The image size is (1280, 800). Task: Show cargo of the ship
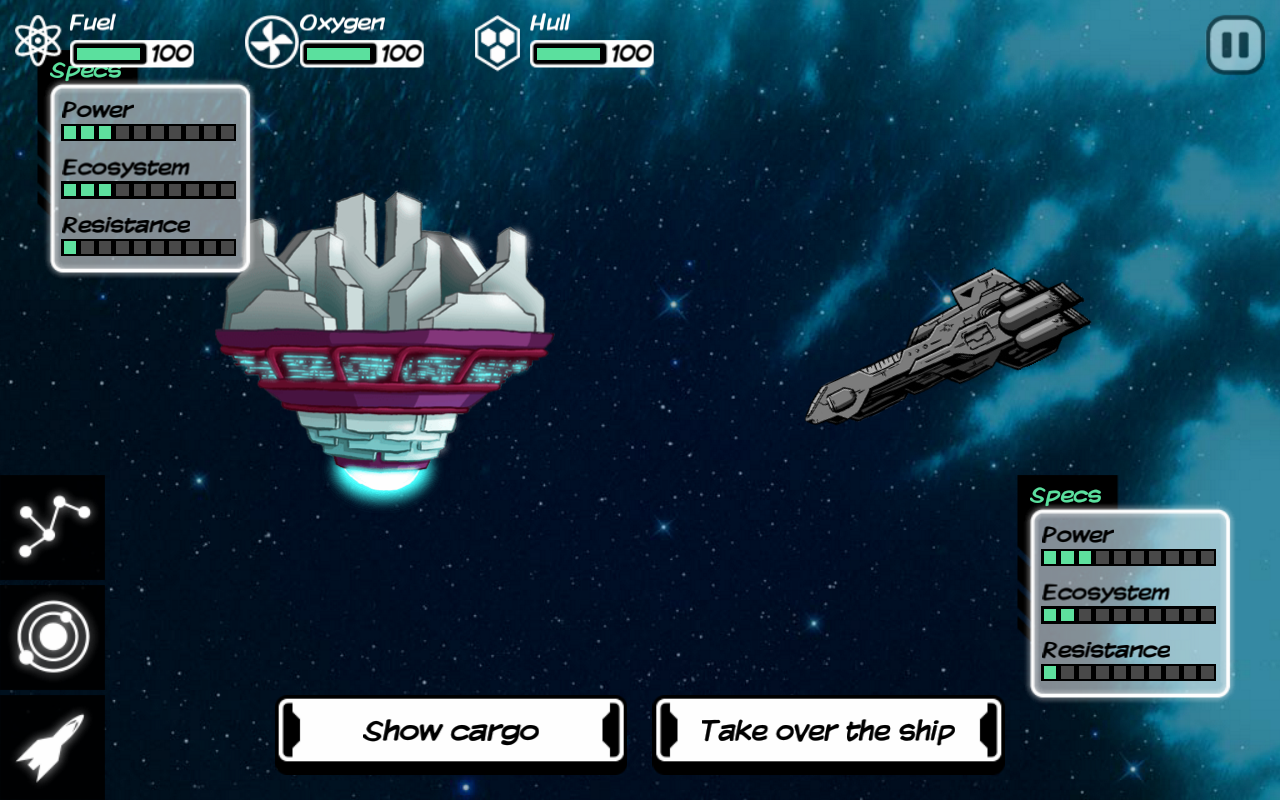(x=451, y=731)
